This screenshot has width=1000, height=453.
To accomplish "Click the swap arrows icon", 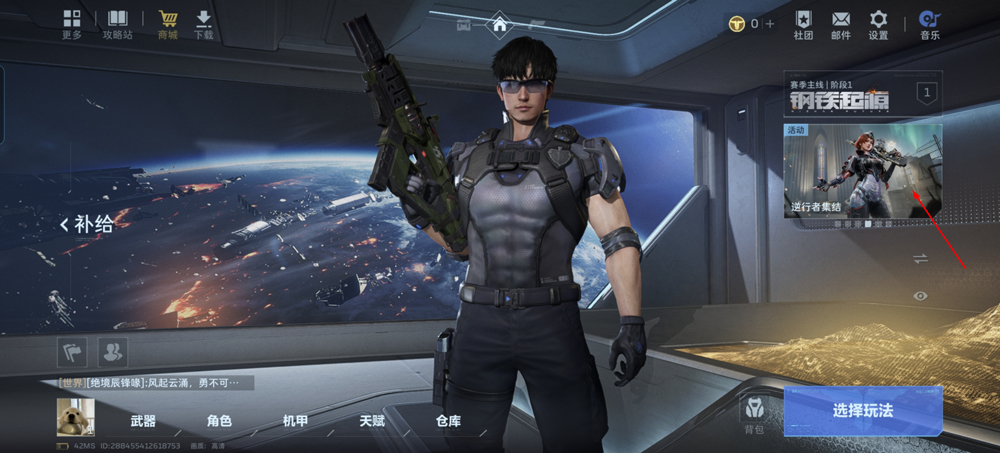I will (x=920, y=258).
